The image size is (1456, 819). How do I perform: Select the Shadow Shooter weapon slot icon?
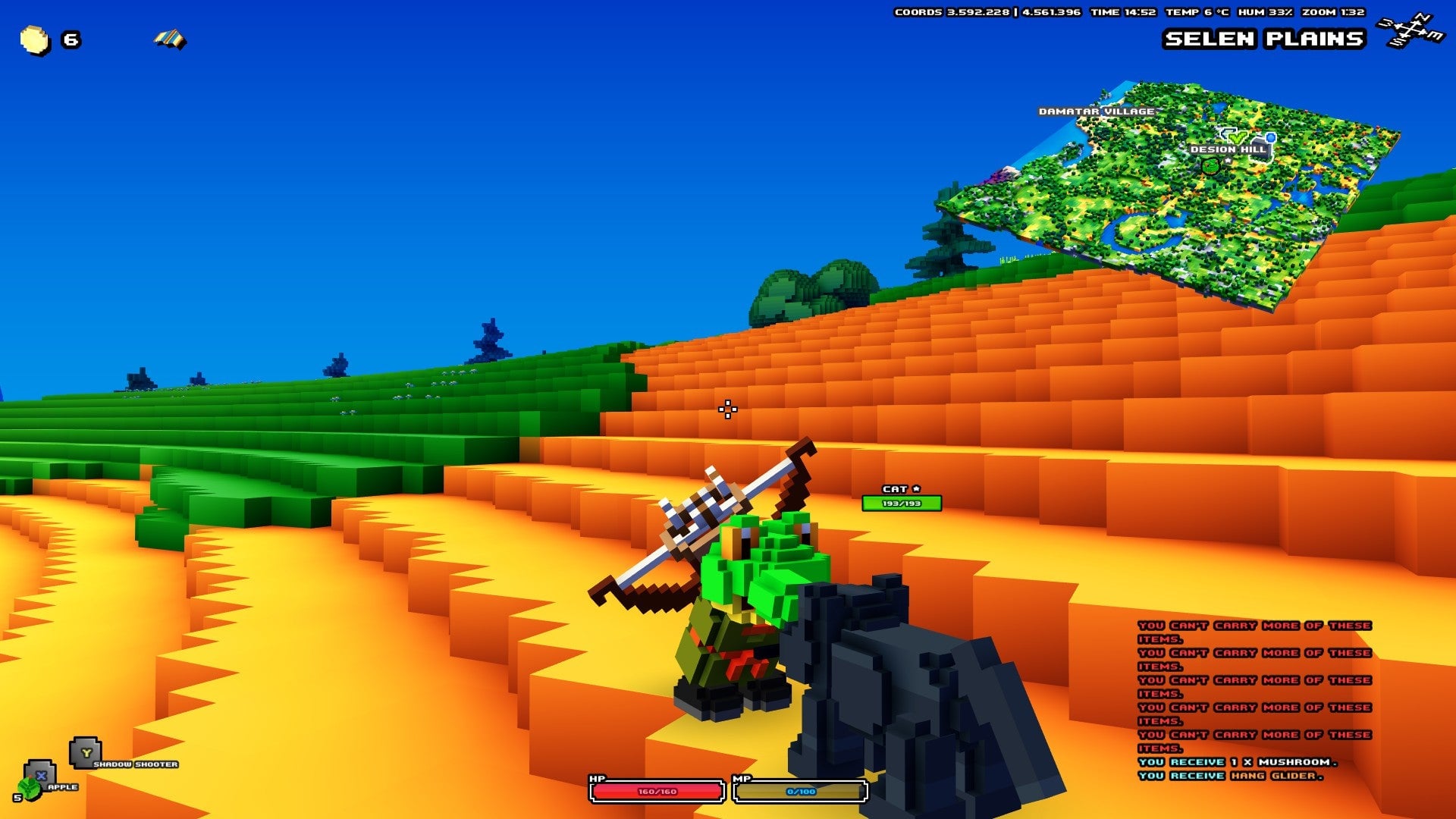click(x=85, y=751)
